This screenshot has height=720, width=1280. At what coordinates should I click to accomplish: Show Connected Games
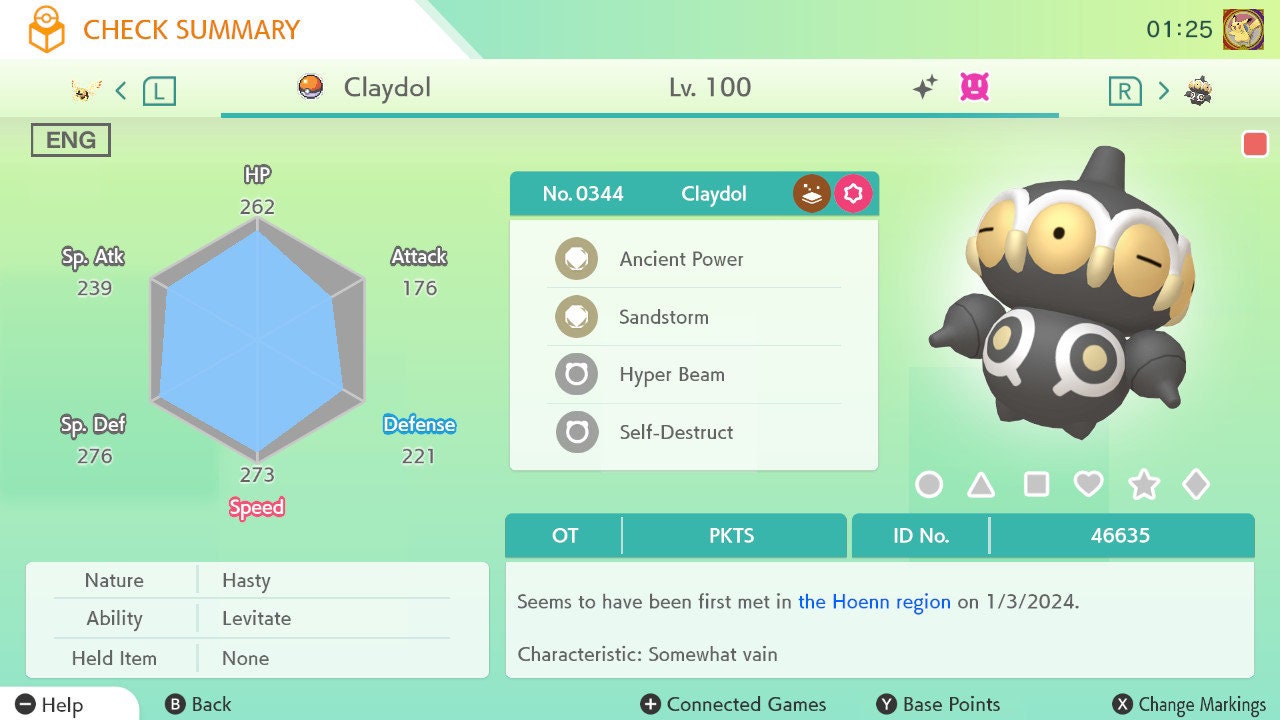click(x=733, y=705)
